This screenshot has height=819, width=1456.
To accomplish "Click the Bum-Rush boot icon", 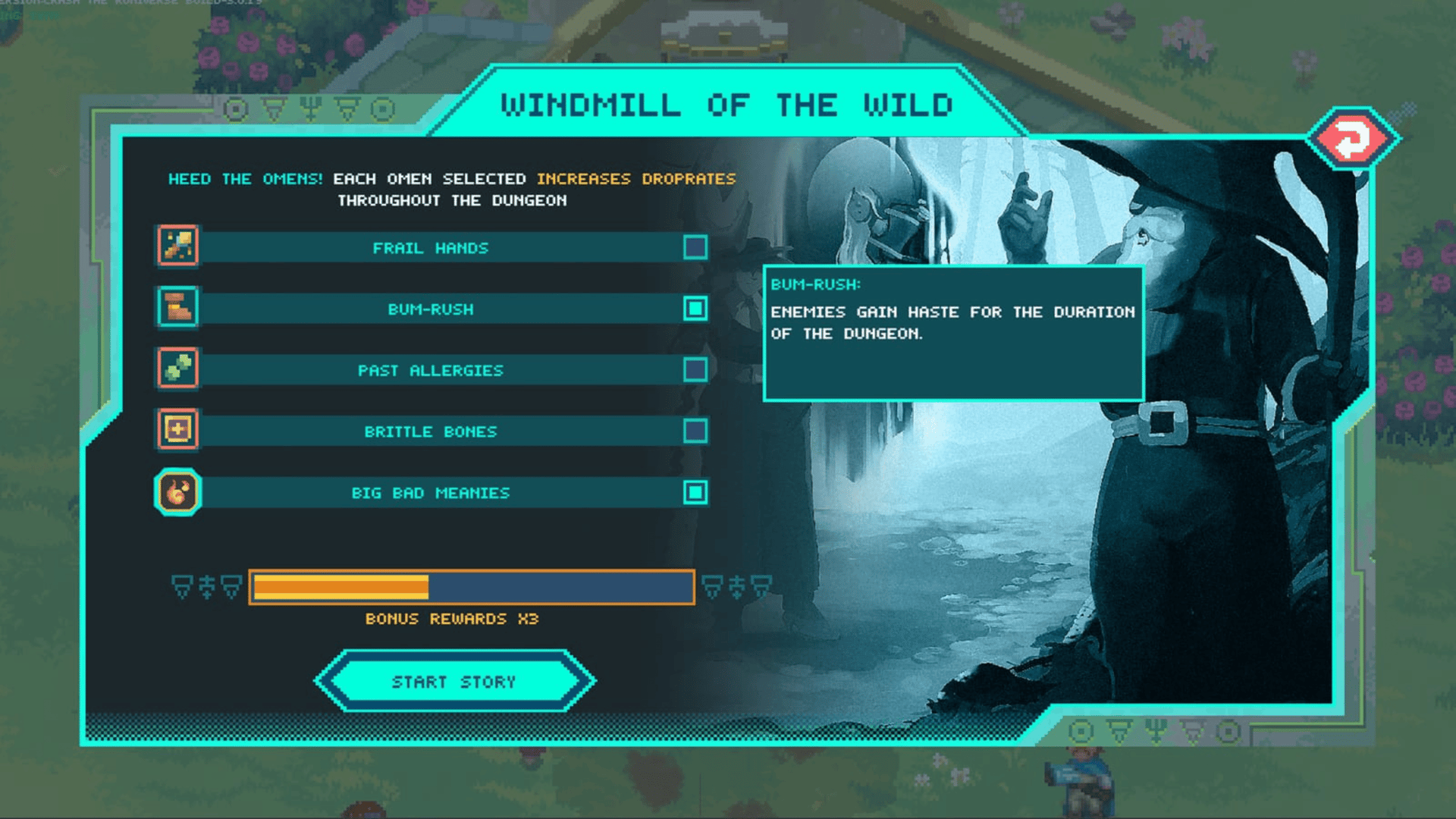I will click(x=178, y=307).
